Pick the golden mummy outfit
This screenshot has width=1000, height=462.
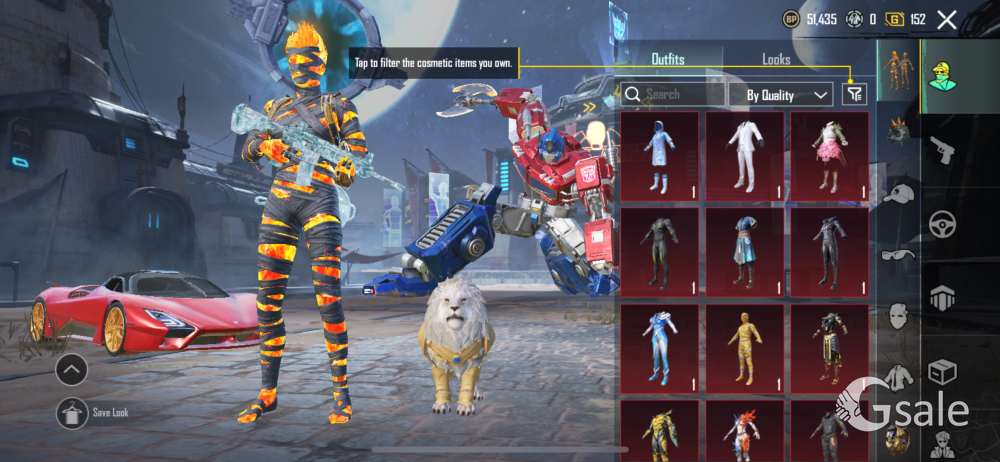pos(744,348)
